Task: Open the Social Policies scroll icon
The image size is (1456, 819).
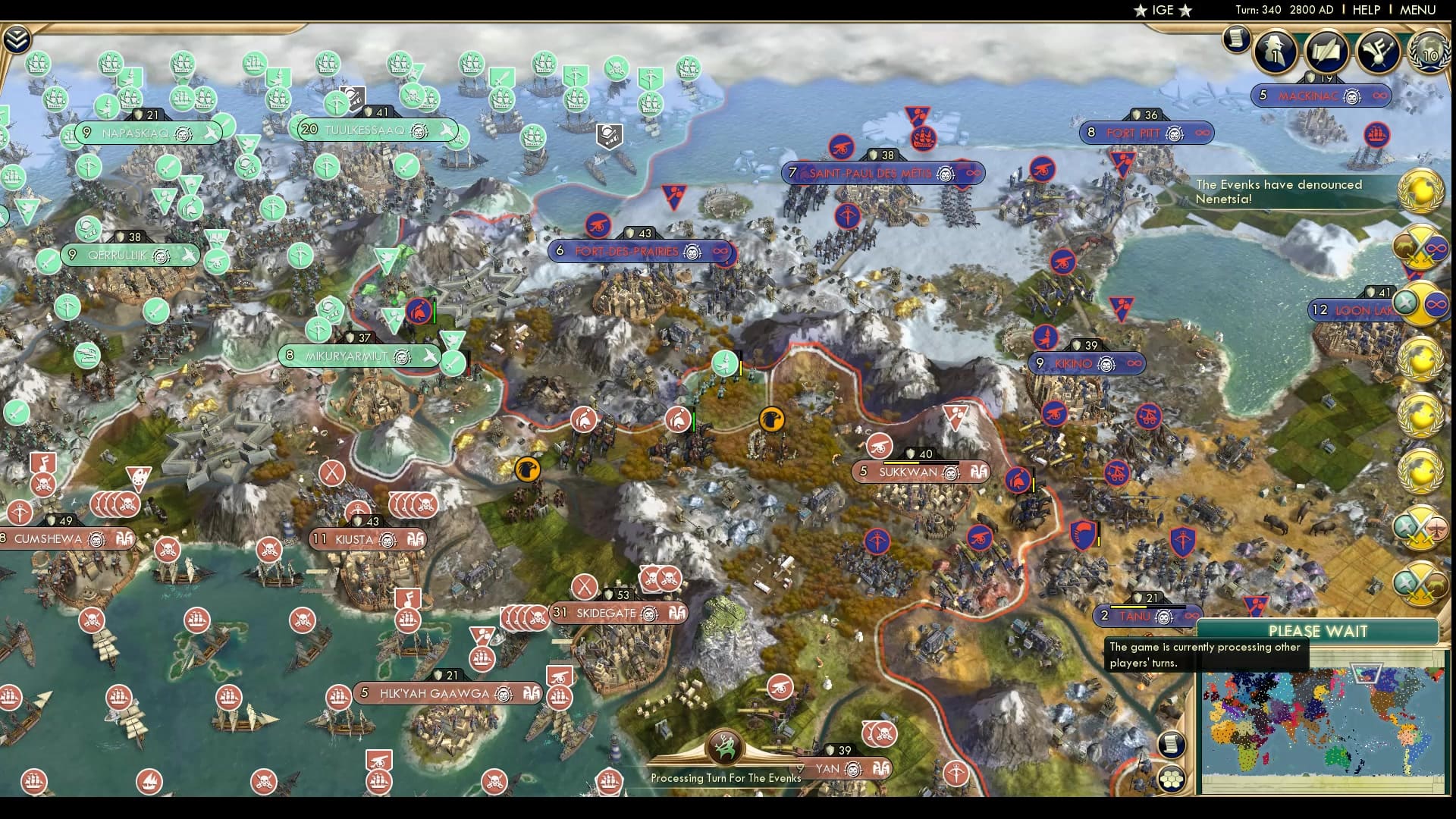Action: (1326, 52)
